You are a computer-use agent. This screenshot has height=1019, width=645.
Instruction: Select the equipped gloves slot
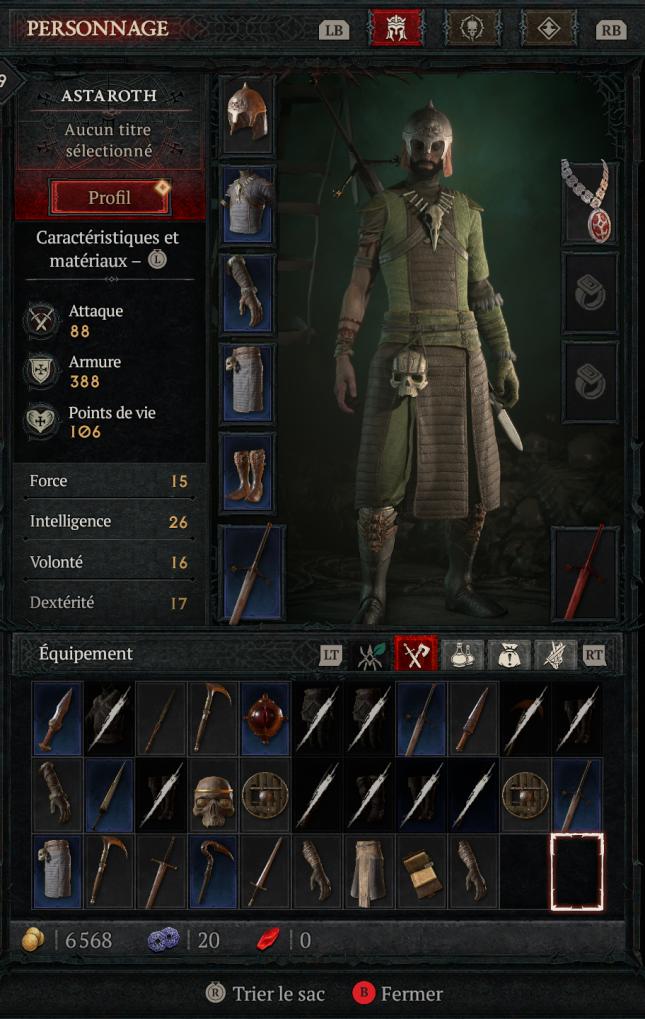point(246,290)
